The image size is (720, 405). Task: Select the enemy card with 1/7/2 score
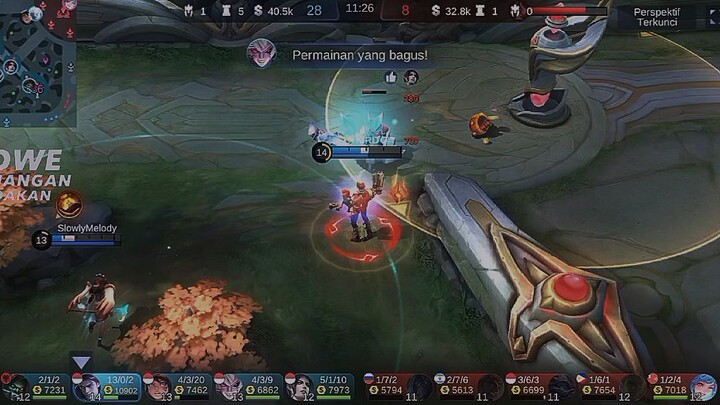tap(397, 388)
